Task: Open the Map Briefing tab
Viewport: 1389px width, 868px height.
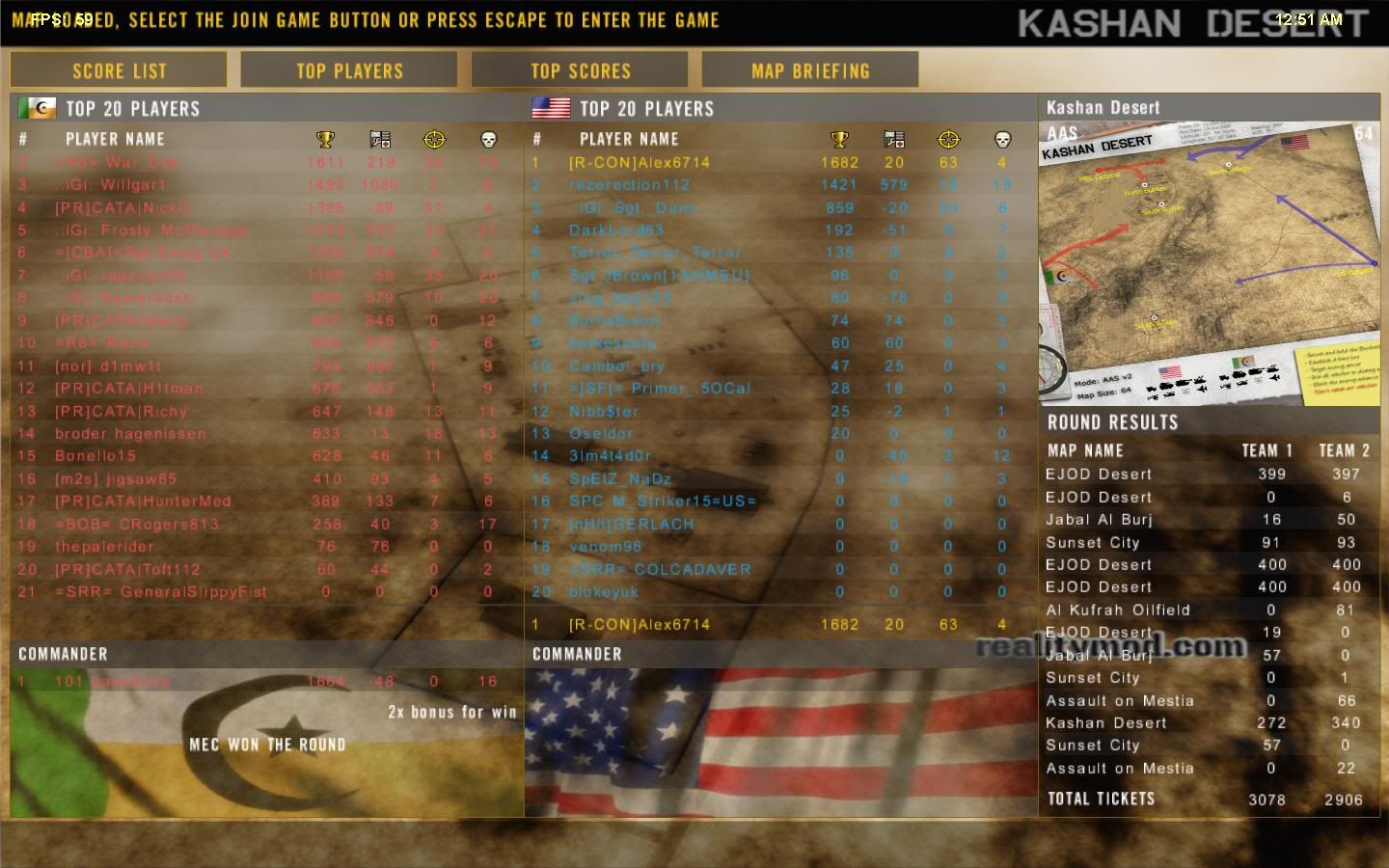Action: pos(810,70)
